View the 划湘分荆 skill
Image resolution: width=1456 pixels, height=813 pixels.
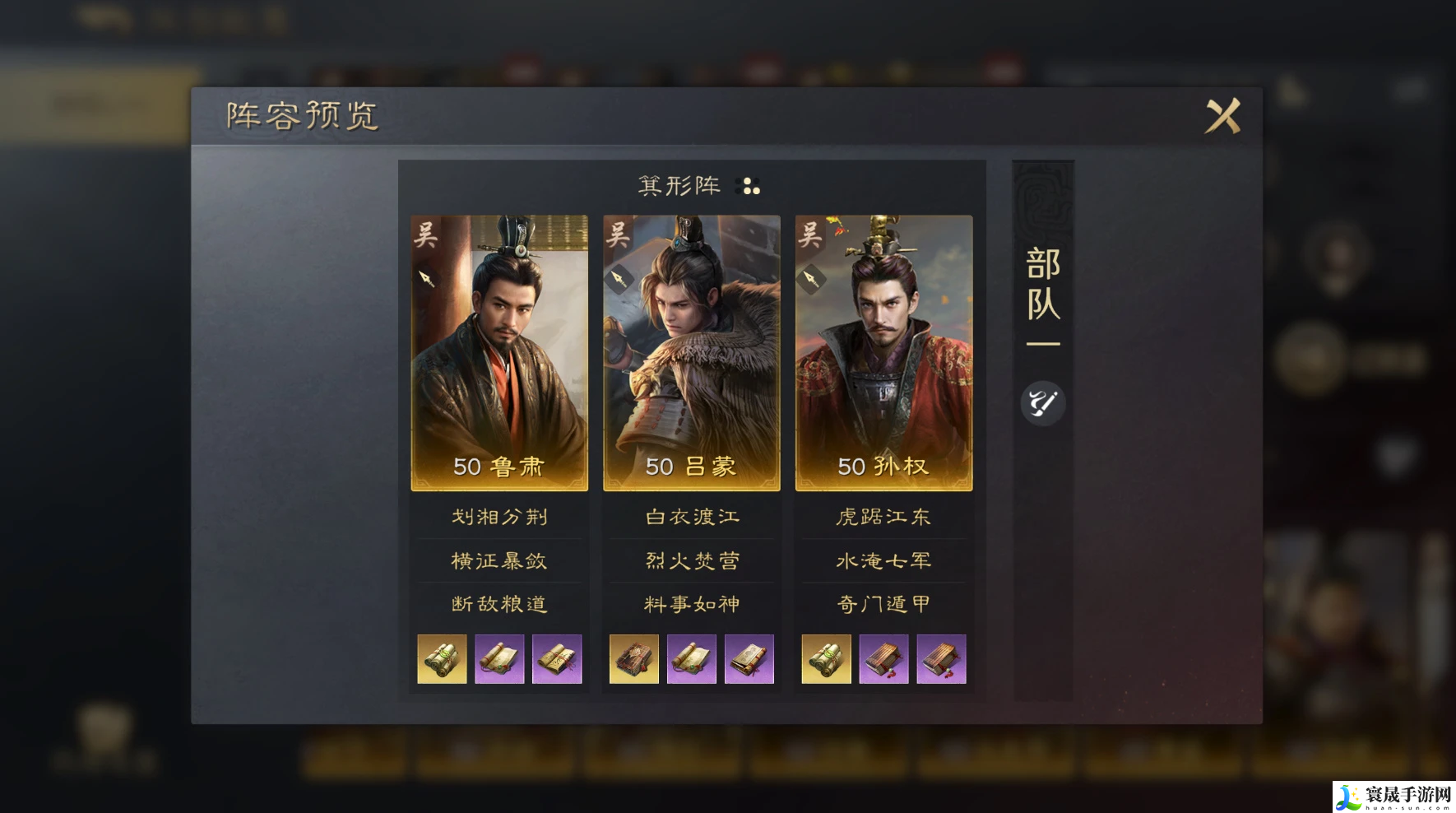click(499, 517)
